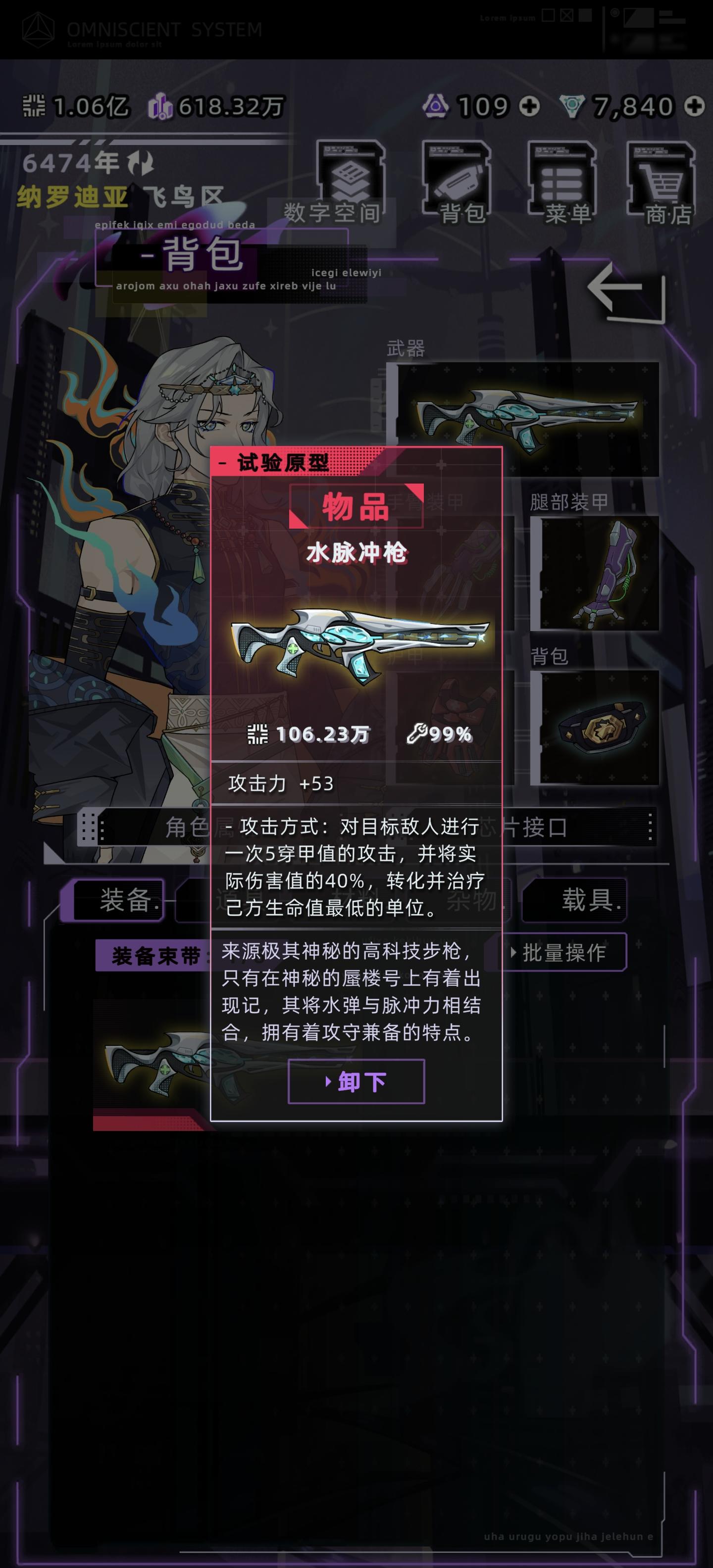Open the 商店 shop icon
The width and height of the screenshot is (713, 1568).
pos(661,177)
